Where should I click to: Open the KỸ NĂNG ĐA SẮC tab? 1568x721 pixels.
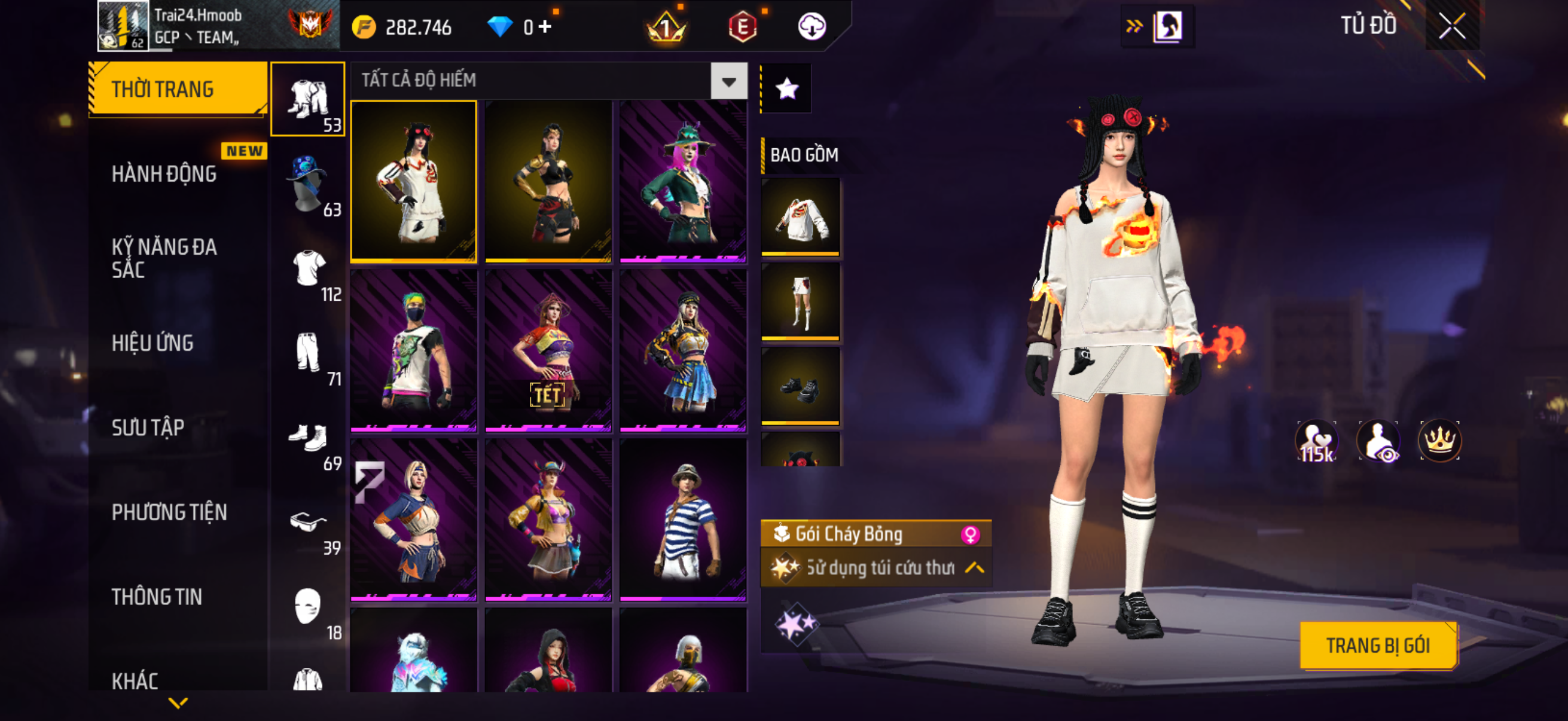click(164, 258)
